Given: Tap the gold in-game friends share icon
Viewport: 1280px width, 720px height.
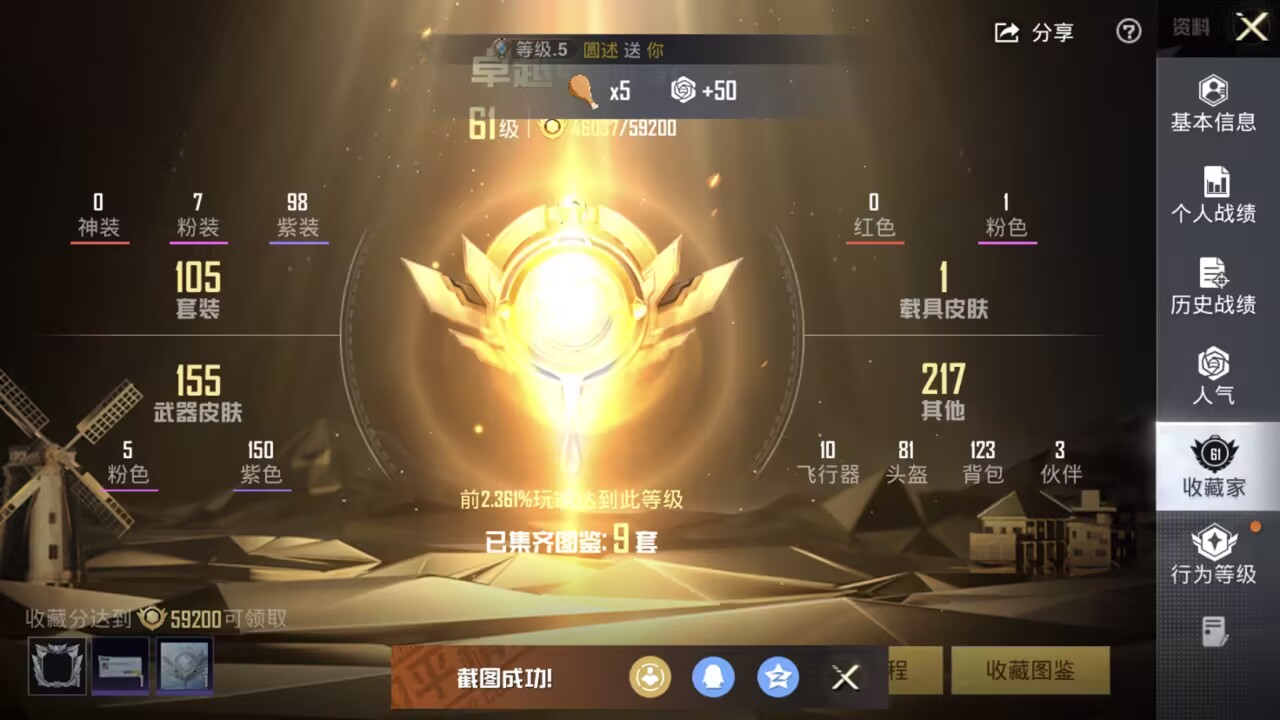Looking at the screenshot, I should click(651, 677).
